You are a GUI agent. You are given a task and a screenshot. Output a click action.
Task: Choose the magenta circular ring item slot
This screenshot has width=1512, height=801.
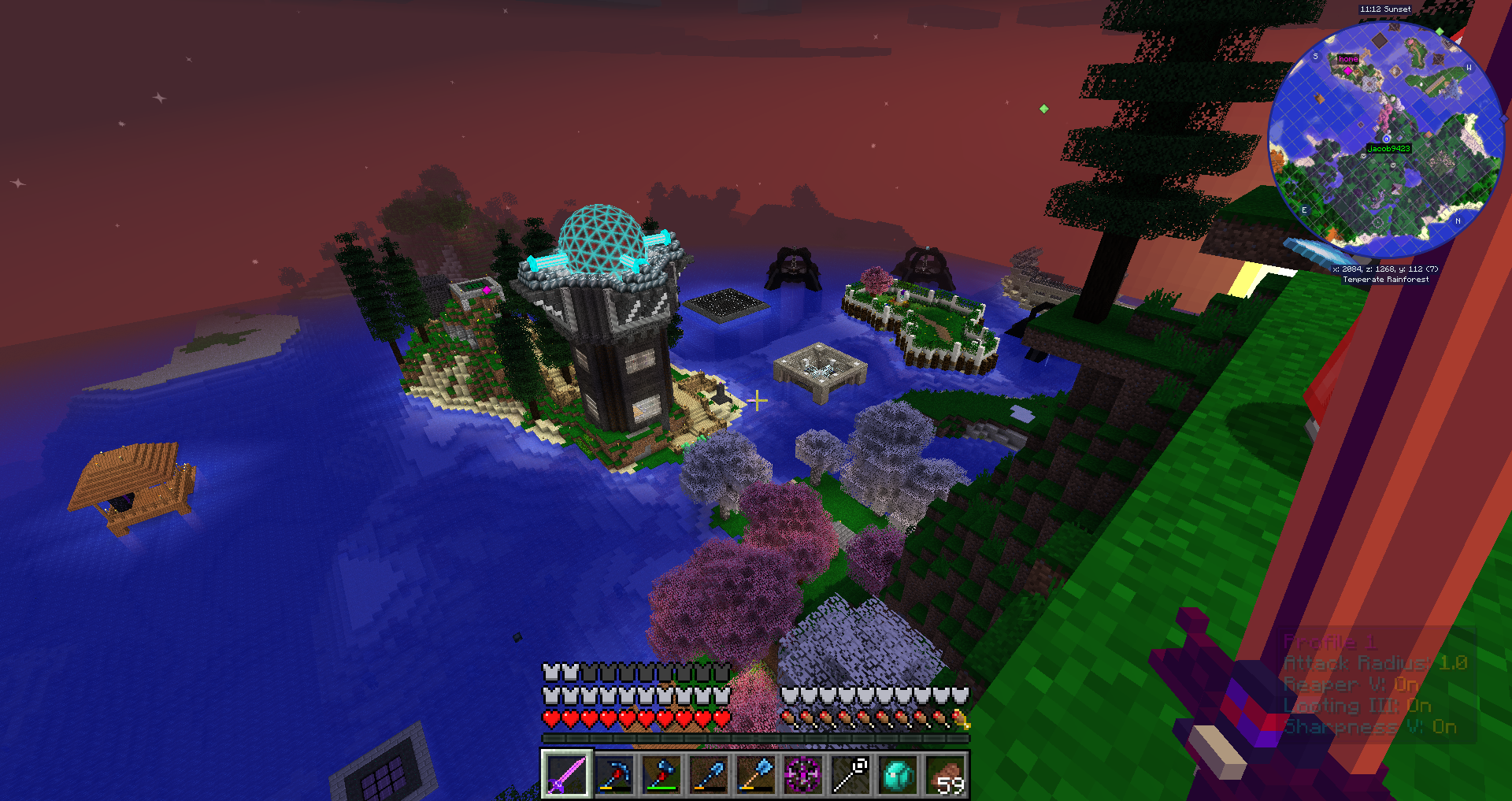[x=802, y=774]
